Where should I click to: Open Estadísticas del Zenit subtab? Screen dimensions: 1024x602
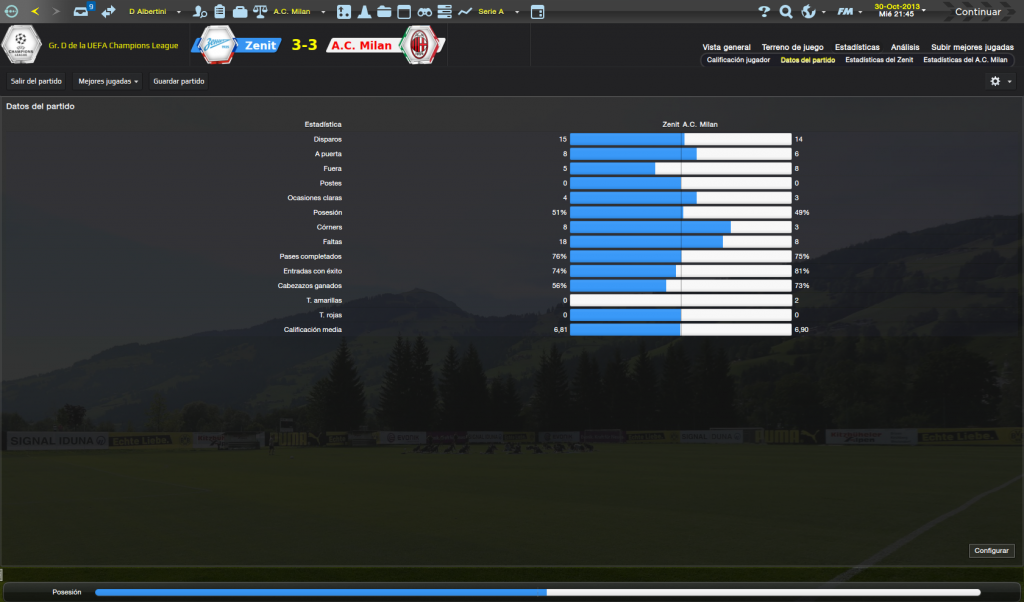878,60
